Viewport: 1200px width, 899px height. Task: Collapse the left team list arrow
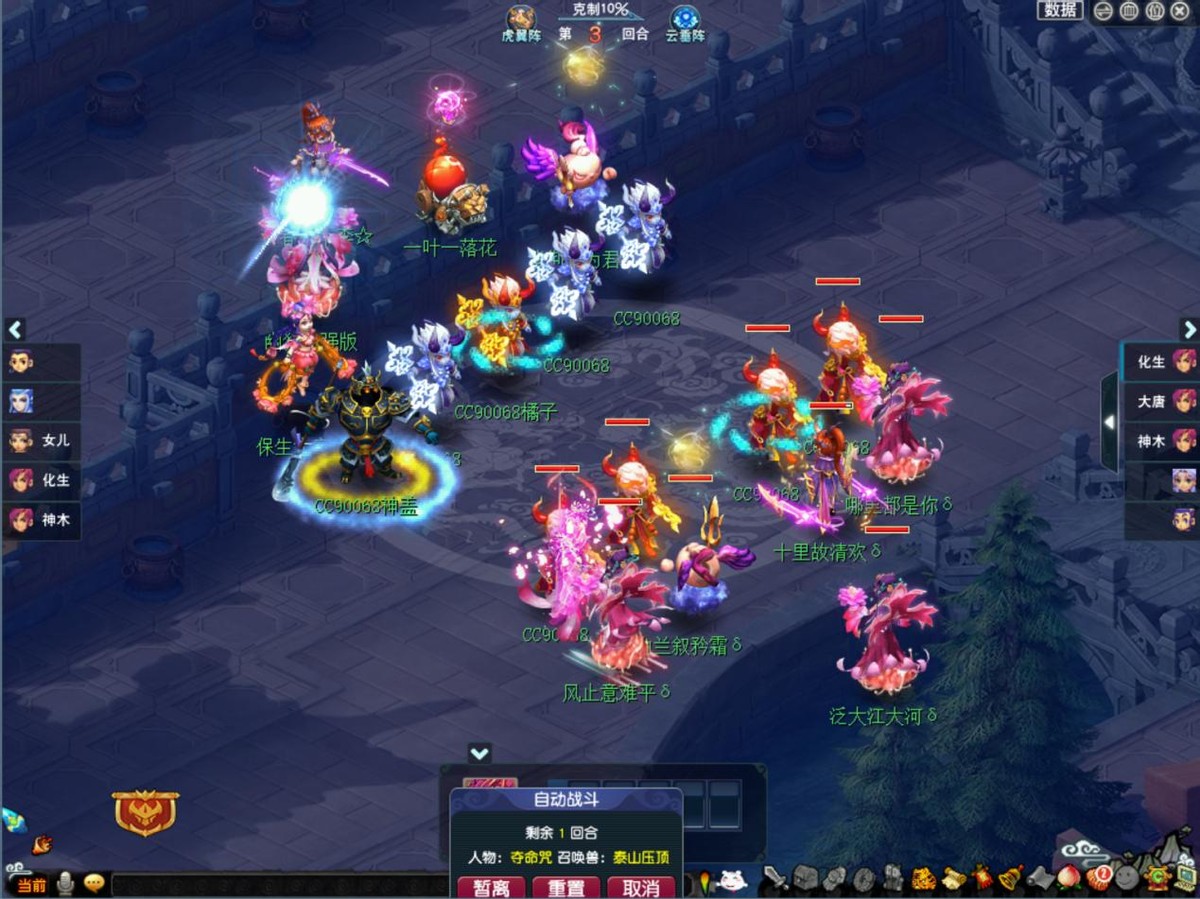click(x=15, y=329)
